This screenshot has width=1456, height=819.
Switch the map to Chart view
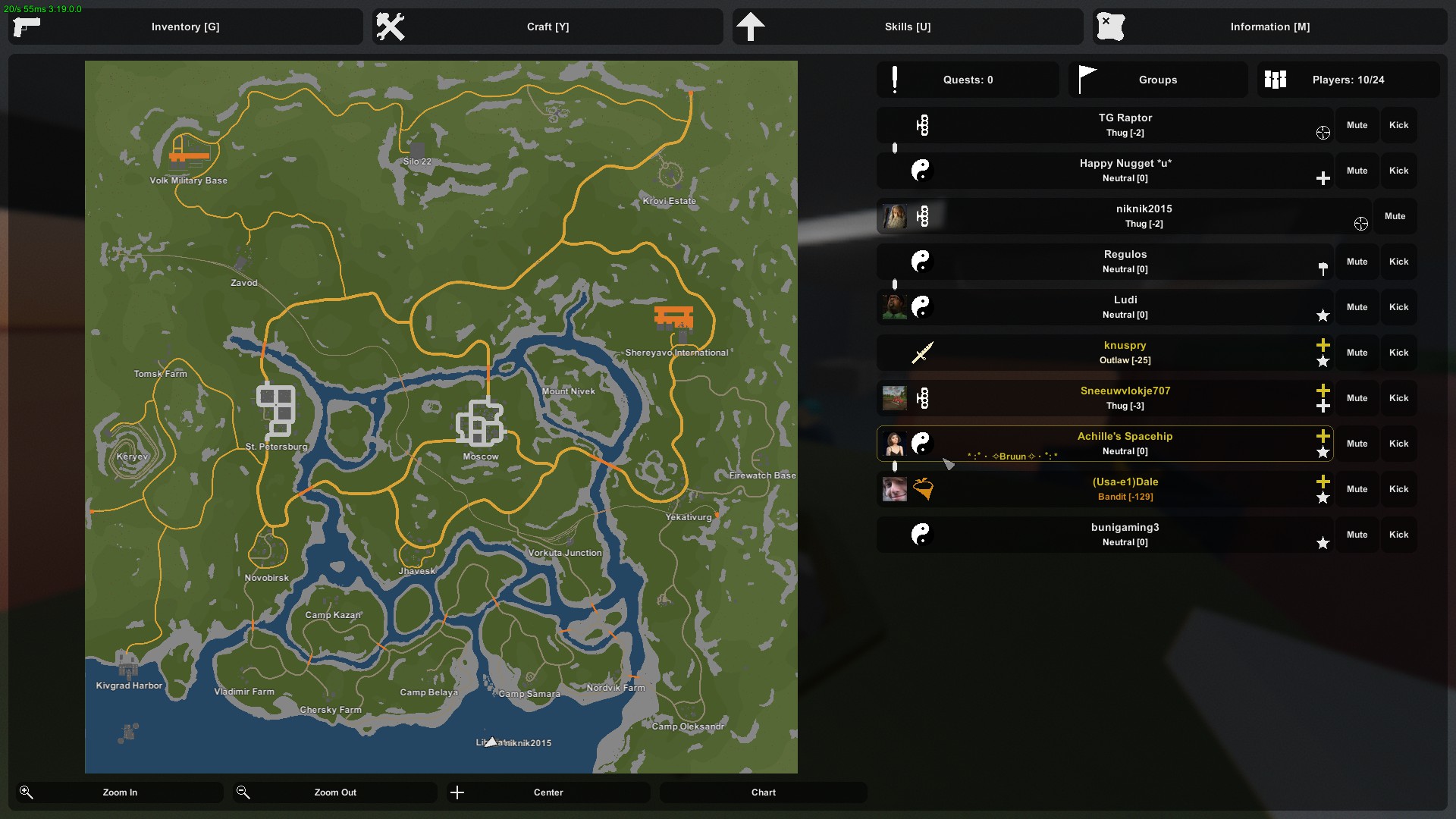tap(763, 792)
